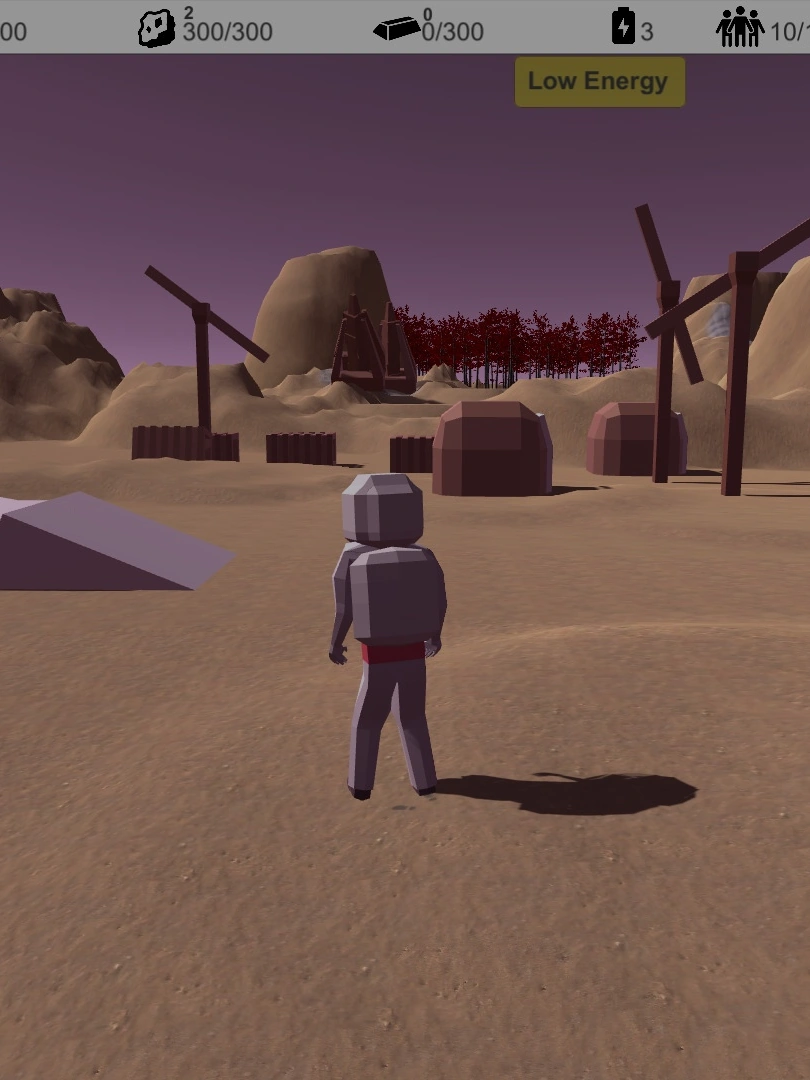Select the rock ore resource icon
This screenshot has width=810, height=1080.
click(156, 29)
